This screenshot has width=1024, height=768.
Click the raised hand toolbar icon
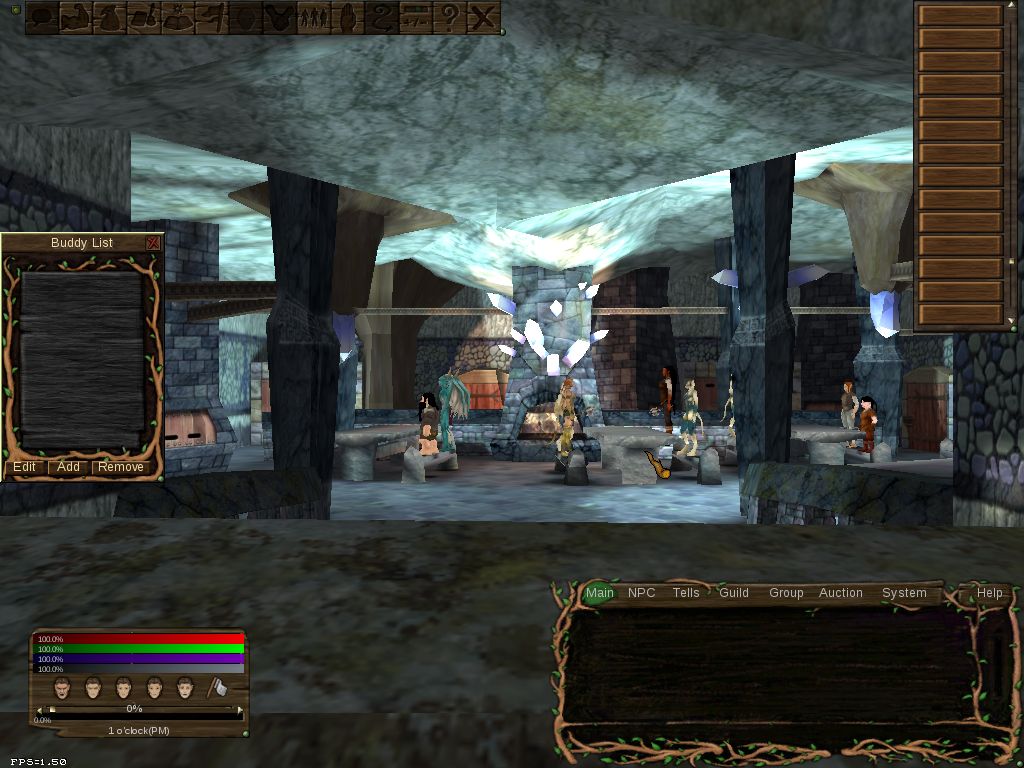tap(348, 17)
